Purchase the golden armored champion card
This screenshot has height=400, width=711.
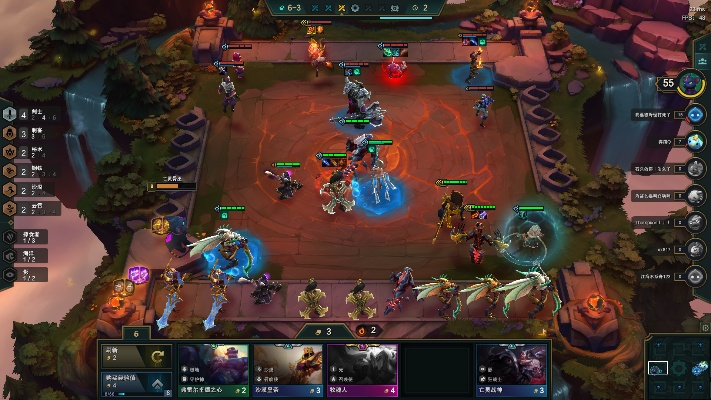point(288,369)
